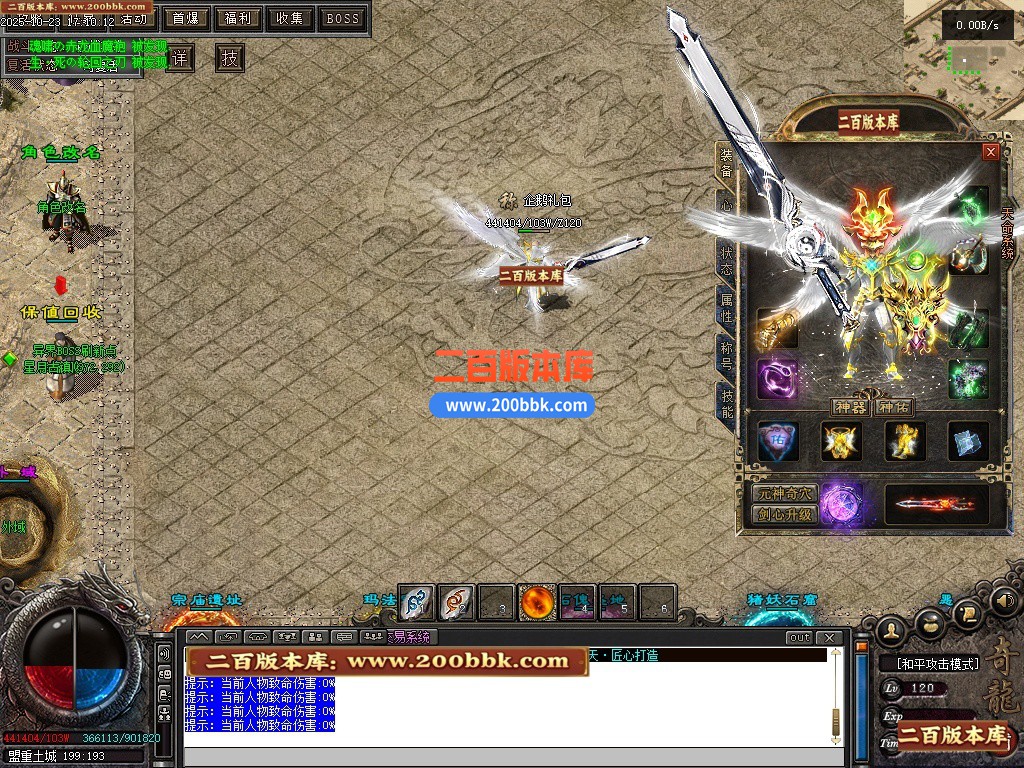Open the 福利 welfare menu
1024x768 pixels.
[x=238, y=18]
